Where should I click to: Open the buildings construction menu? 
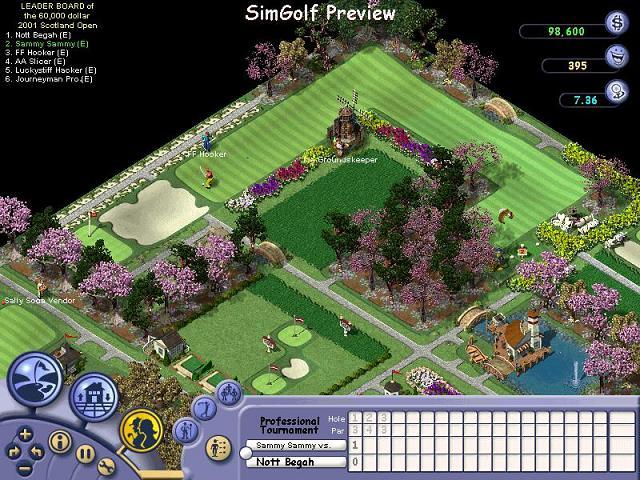(x=93, y=395)
